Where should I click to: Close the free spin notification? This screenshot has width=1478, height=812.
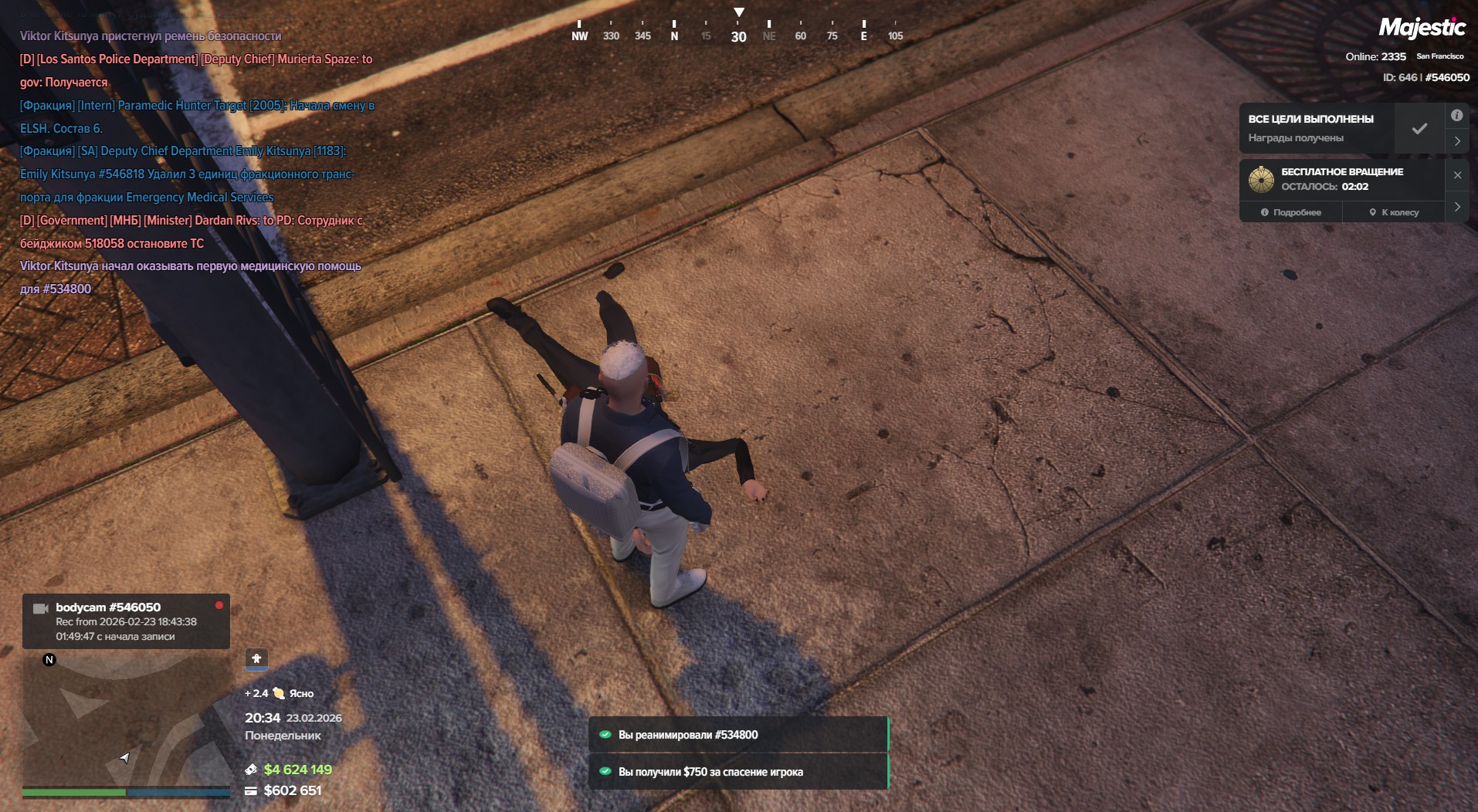1457,175
